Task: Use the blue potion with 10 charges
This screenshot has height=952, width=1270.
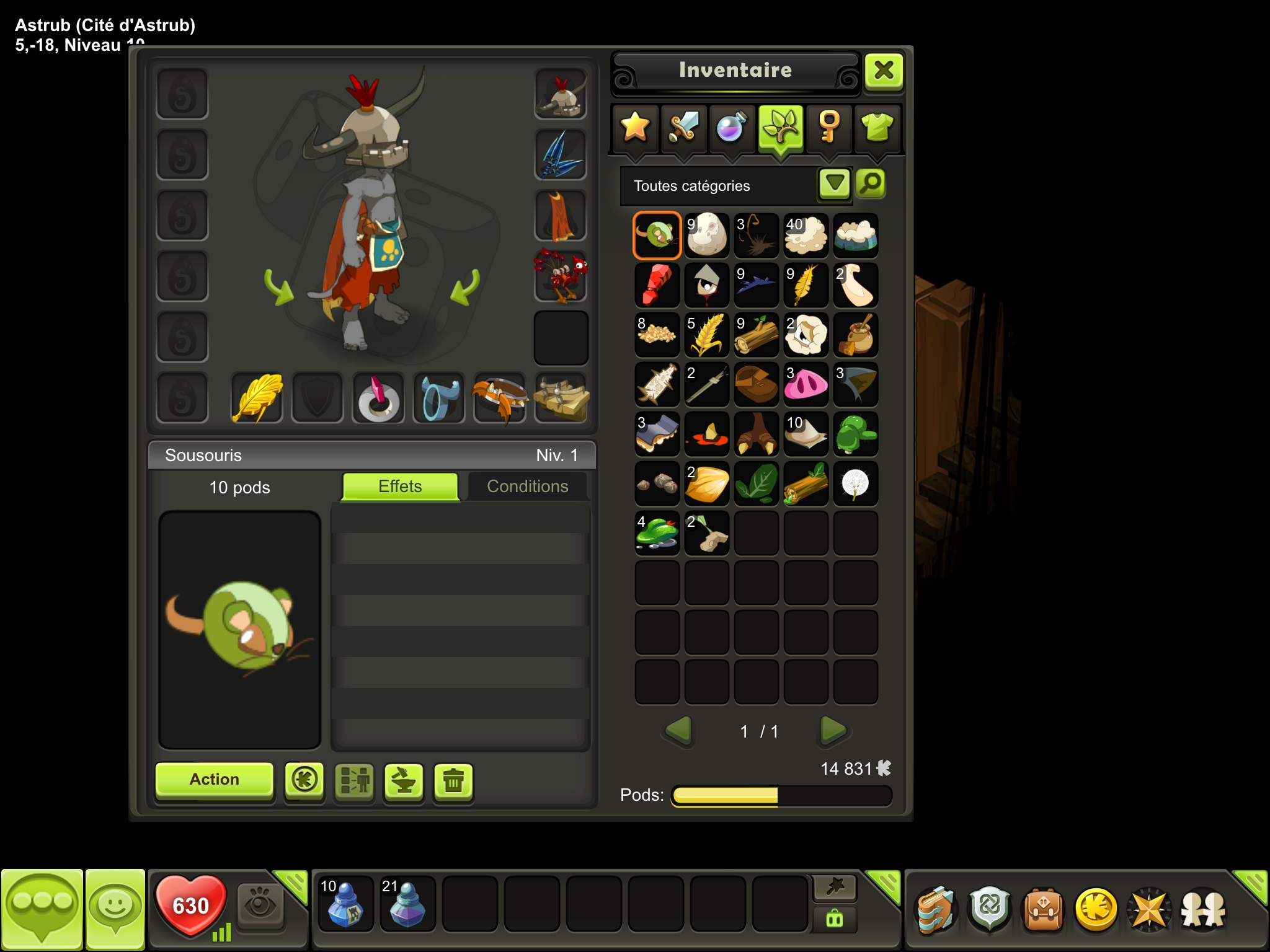Action: pos(345,904)
